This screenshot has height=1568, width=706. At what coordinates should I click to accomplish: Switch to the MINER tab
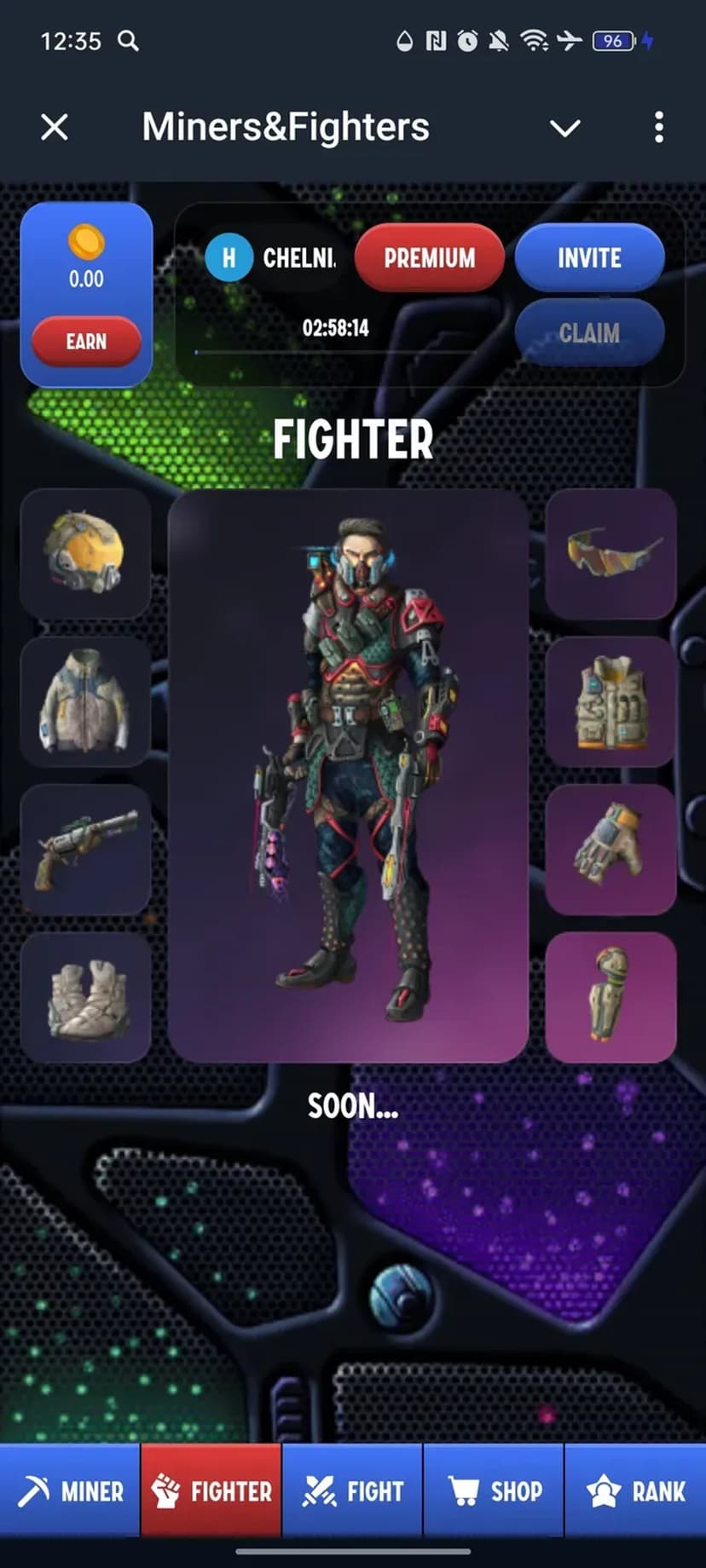70,1491
